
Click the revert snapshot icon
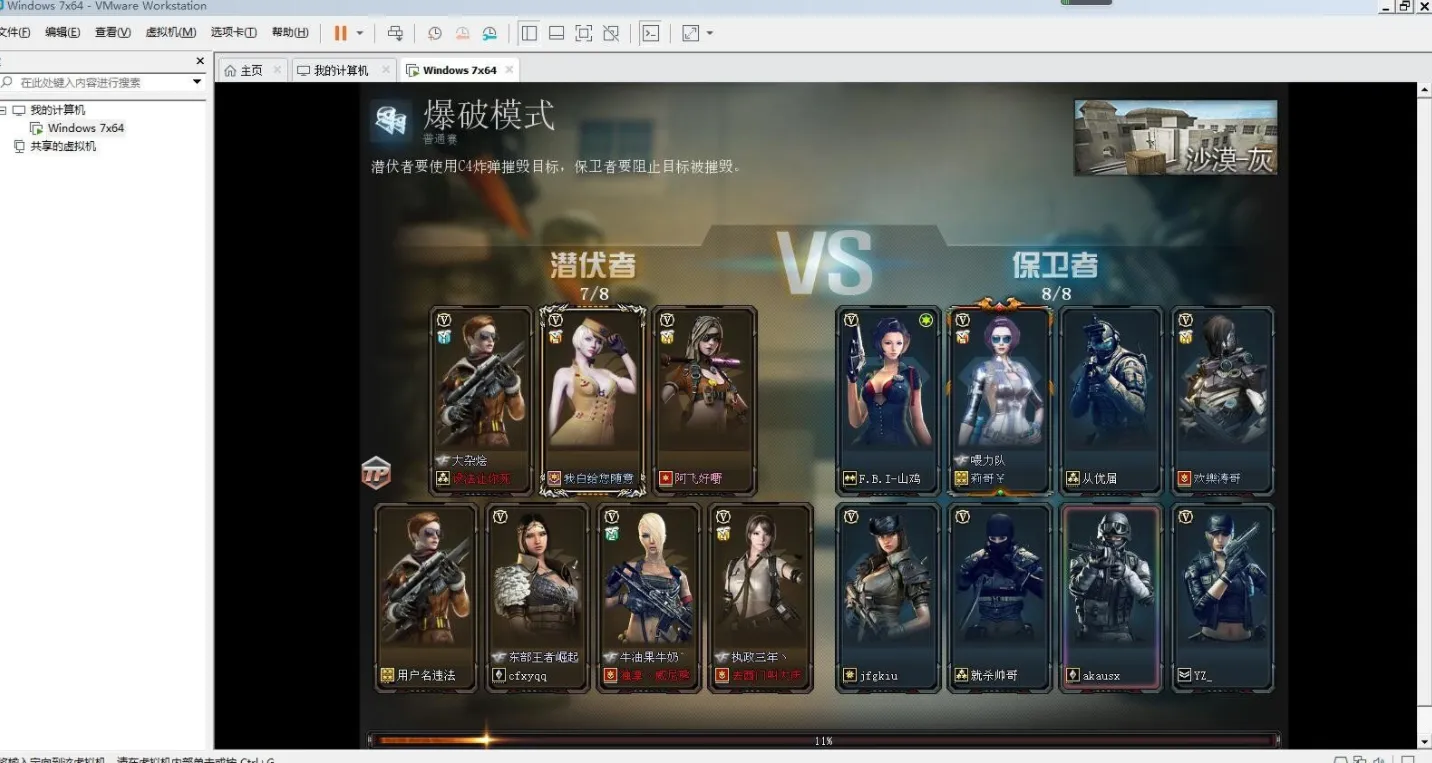click(462, 33)
